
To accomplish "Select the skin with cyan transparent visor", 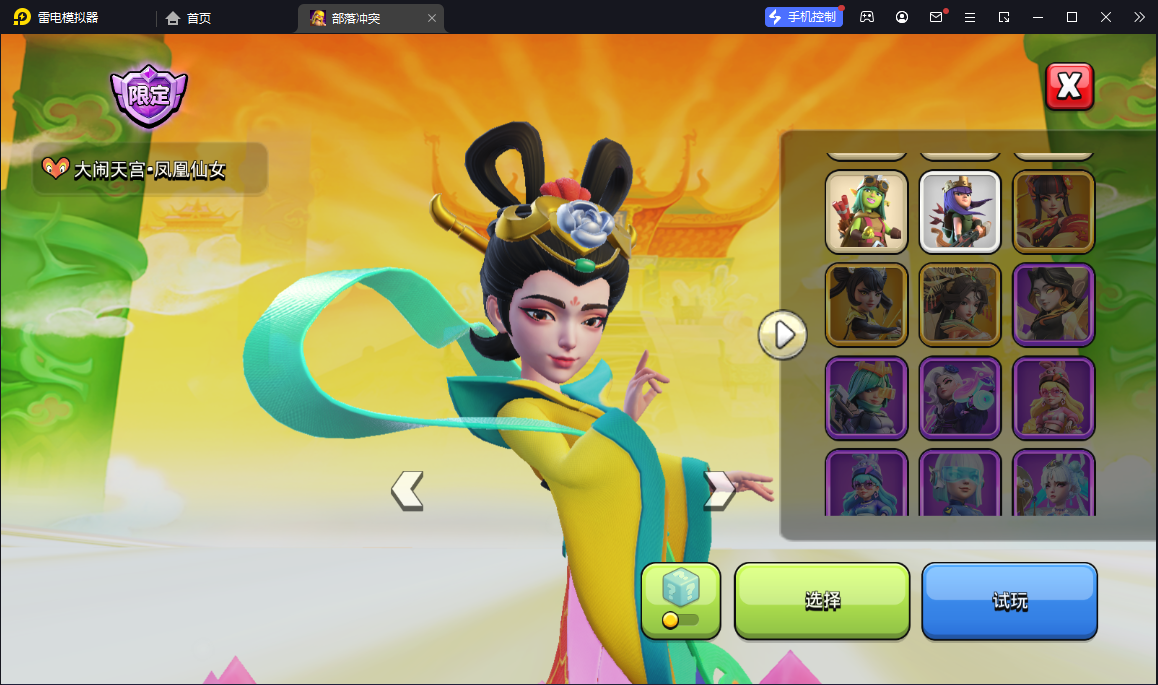I will coord(959,484).
